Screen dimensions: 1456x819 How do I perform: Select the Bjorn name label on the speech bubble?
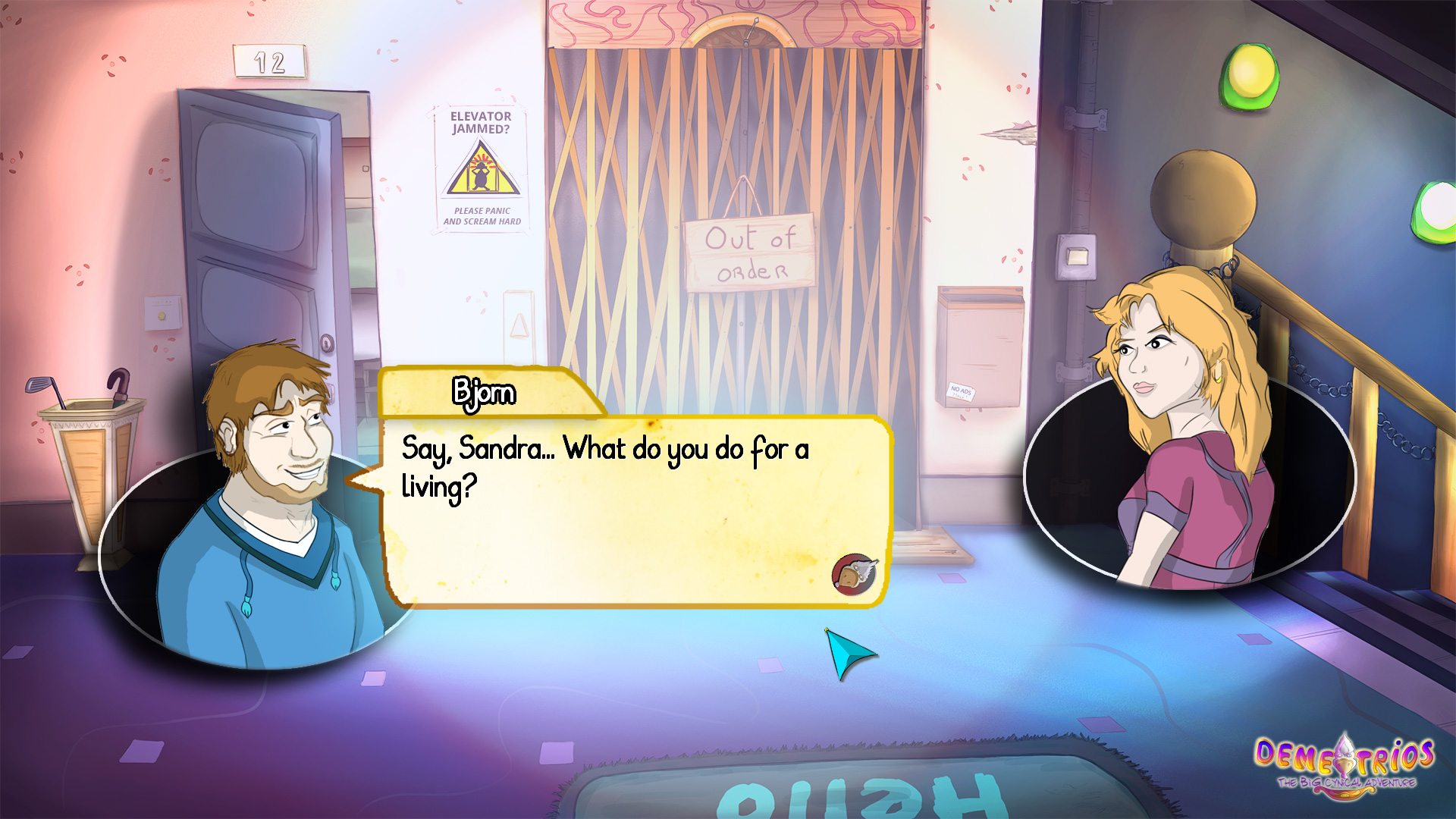click(x=483, y=393)
